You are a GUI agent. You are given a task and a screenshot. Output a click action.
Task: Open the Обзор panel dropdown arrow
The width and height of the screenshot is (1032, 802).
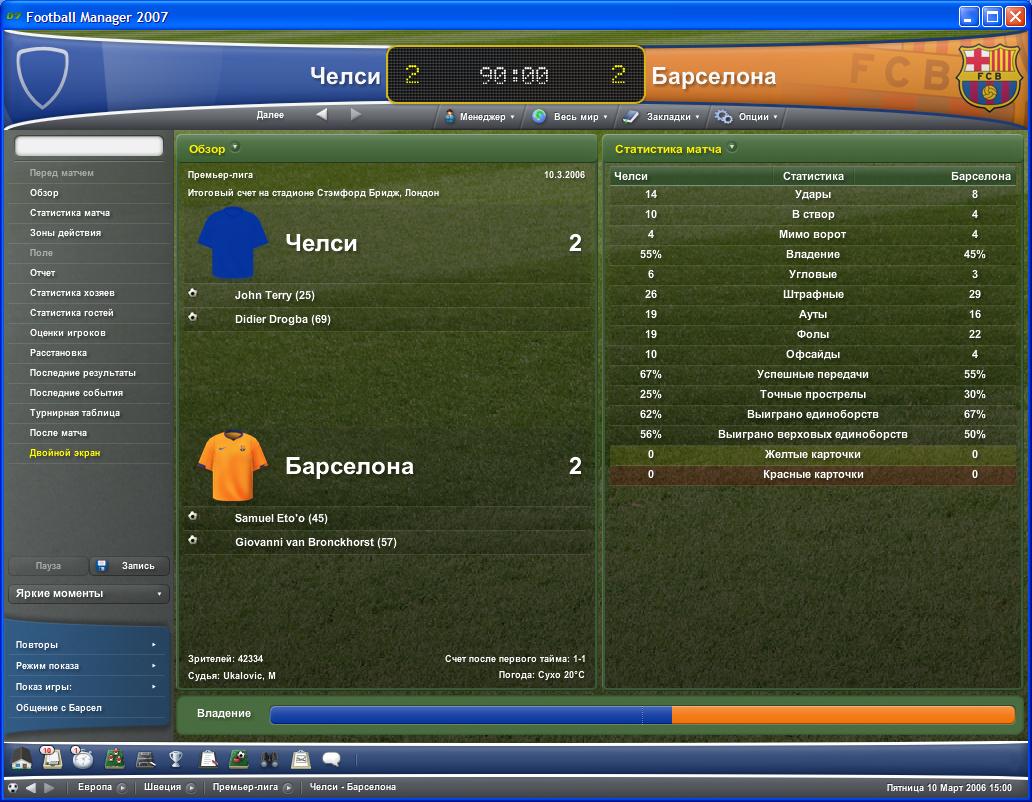235,148
